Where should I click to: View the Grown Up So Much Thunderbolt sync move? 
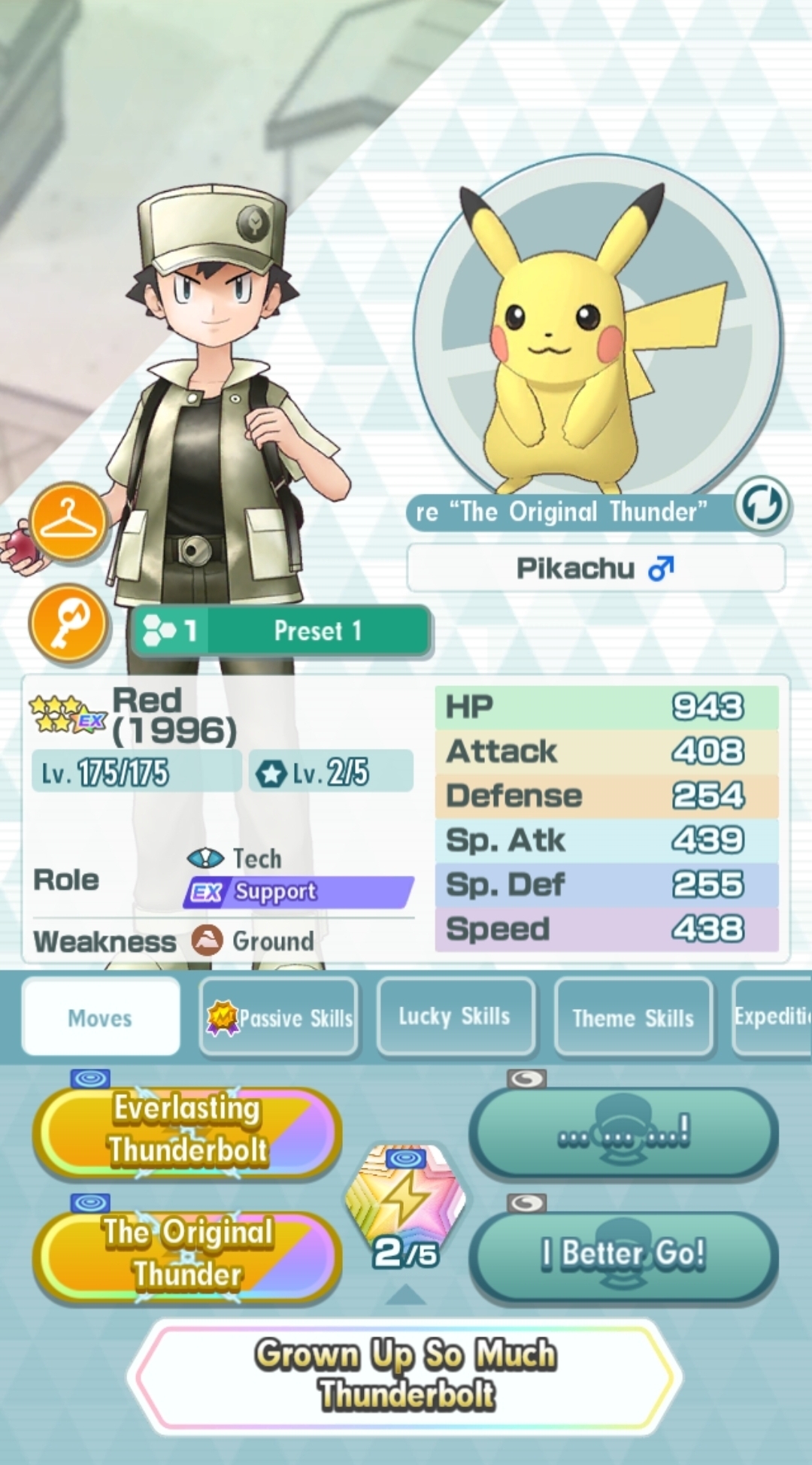[x=406, y=1375]
